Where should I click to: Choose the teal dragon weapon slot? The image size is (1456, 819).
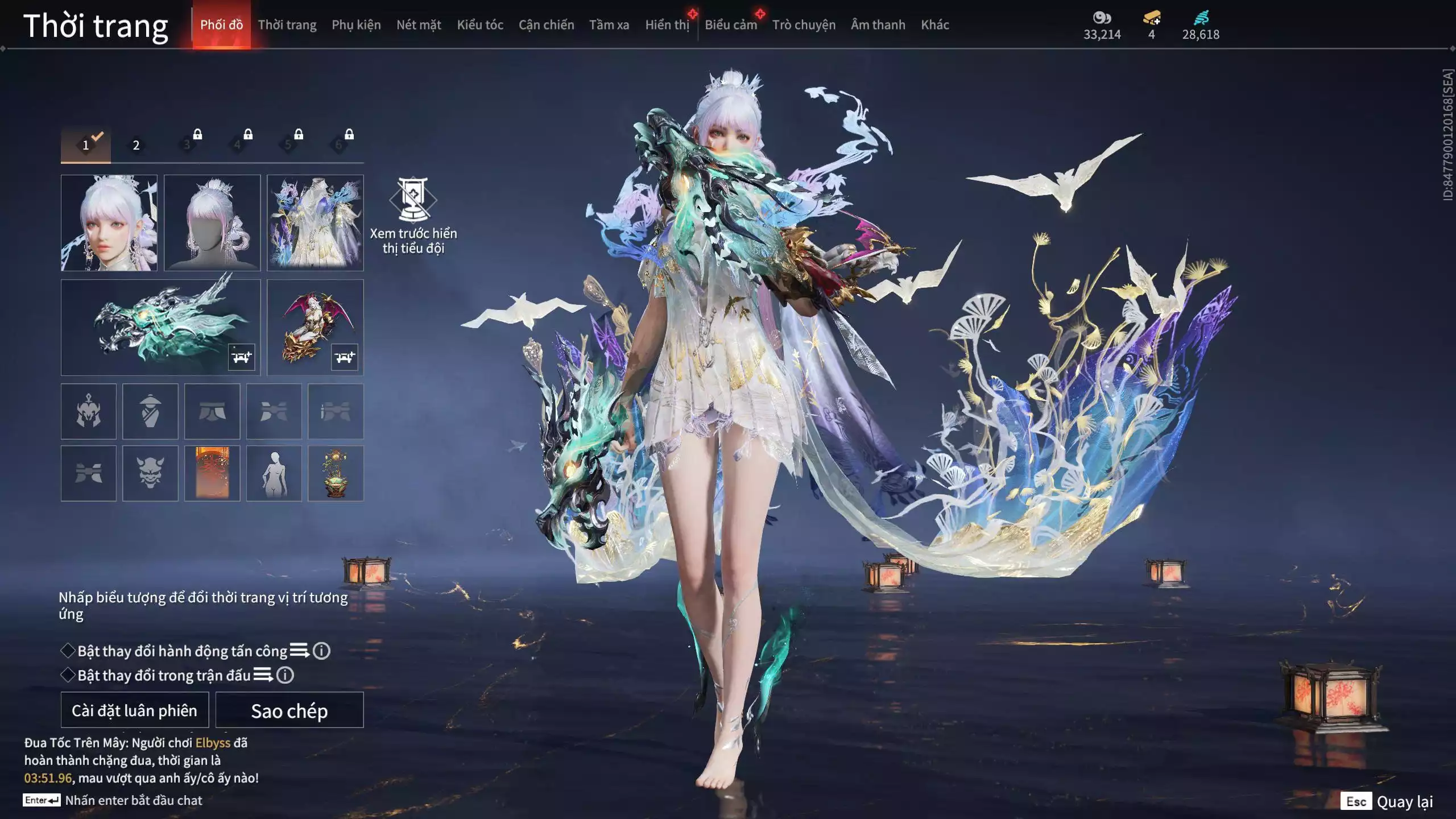click(x=160, y=328)
